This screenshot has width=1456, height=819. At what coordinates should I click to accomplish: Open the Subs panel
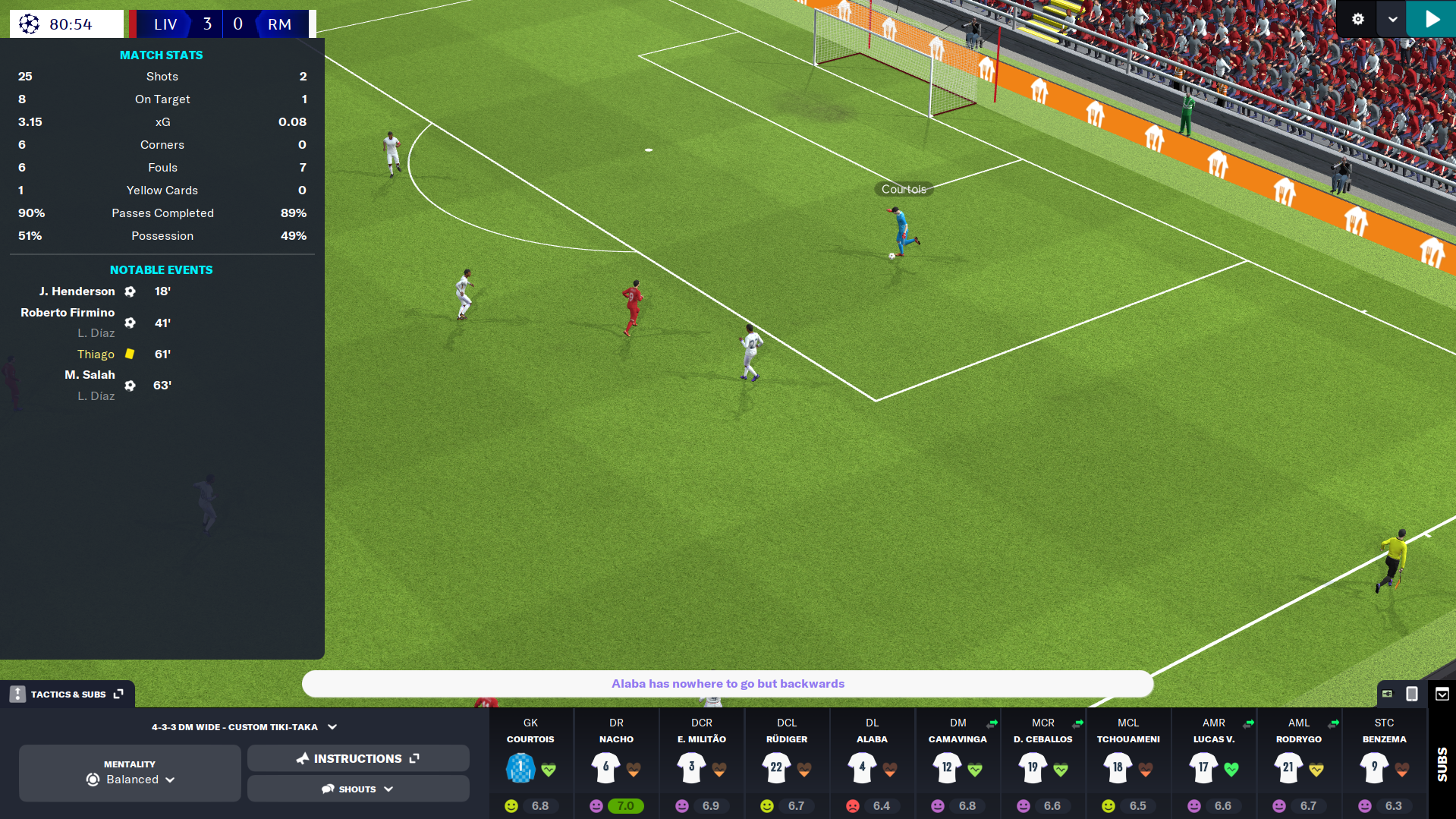1442,763
